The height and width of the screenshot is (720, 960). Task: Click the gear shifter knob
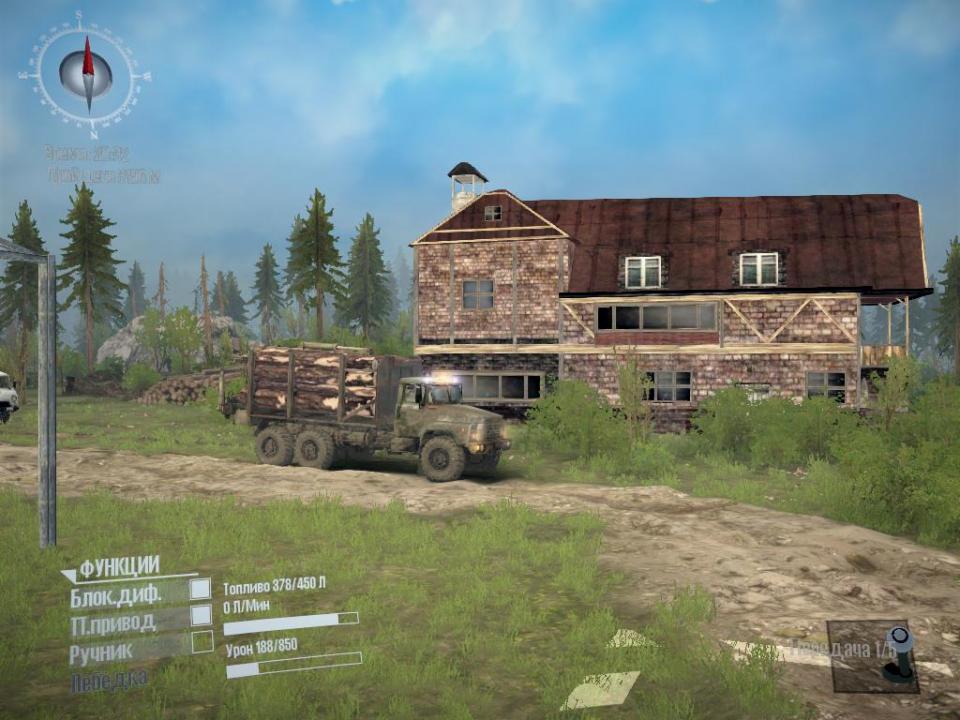(x=898, y=639)
